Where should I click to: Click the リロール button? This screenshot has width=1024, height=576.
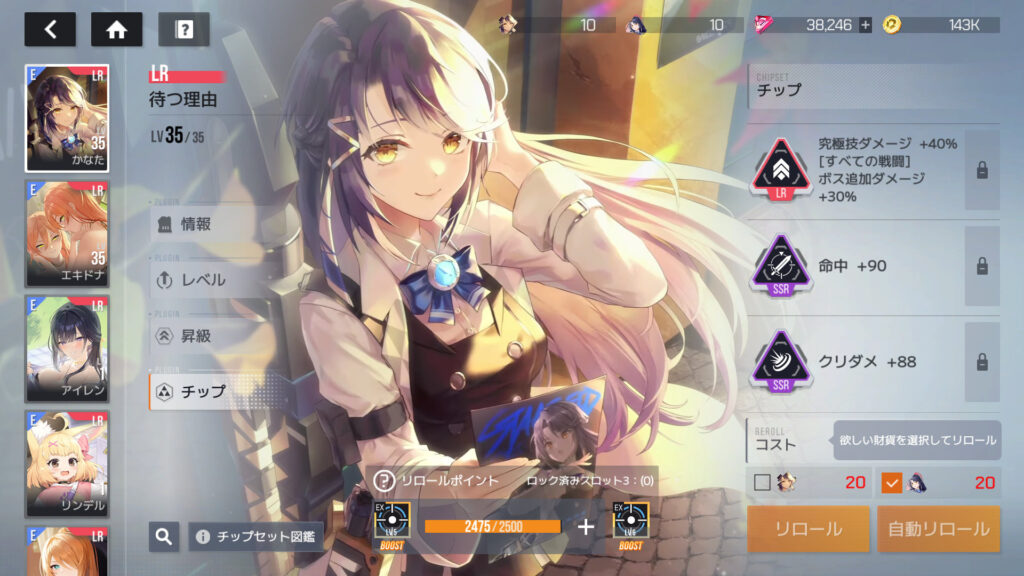808,529
